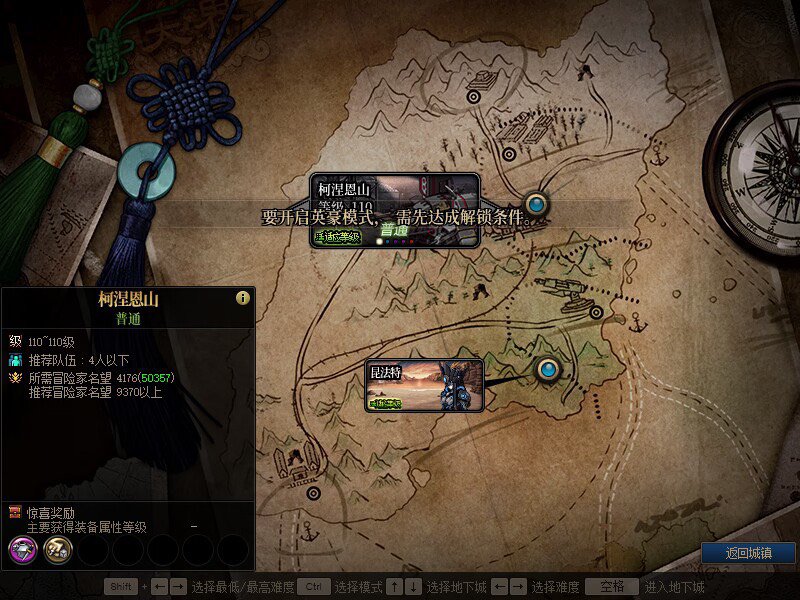Click the blue map node beside 昆法特
The height and width of the screenshot is (600, 800).
point(547,371)
